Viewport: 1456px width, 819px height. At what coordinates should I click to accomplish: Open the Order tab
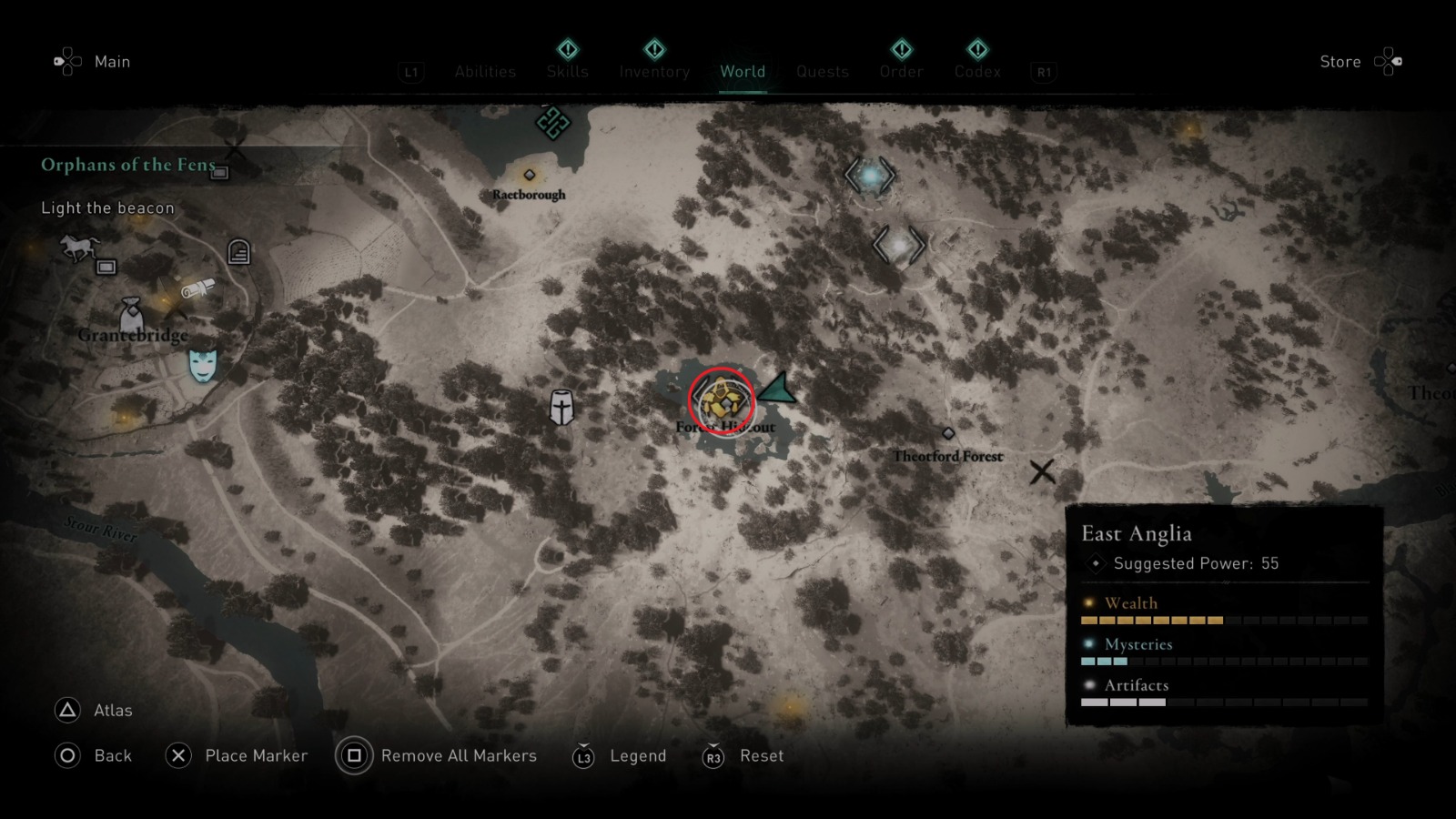[x=900, y=72]
